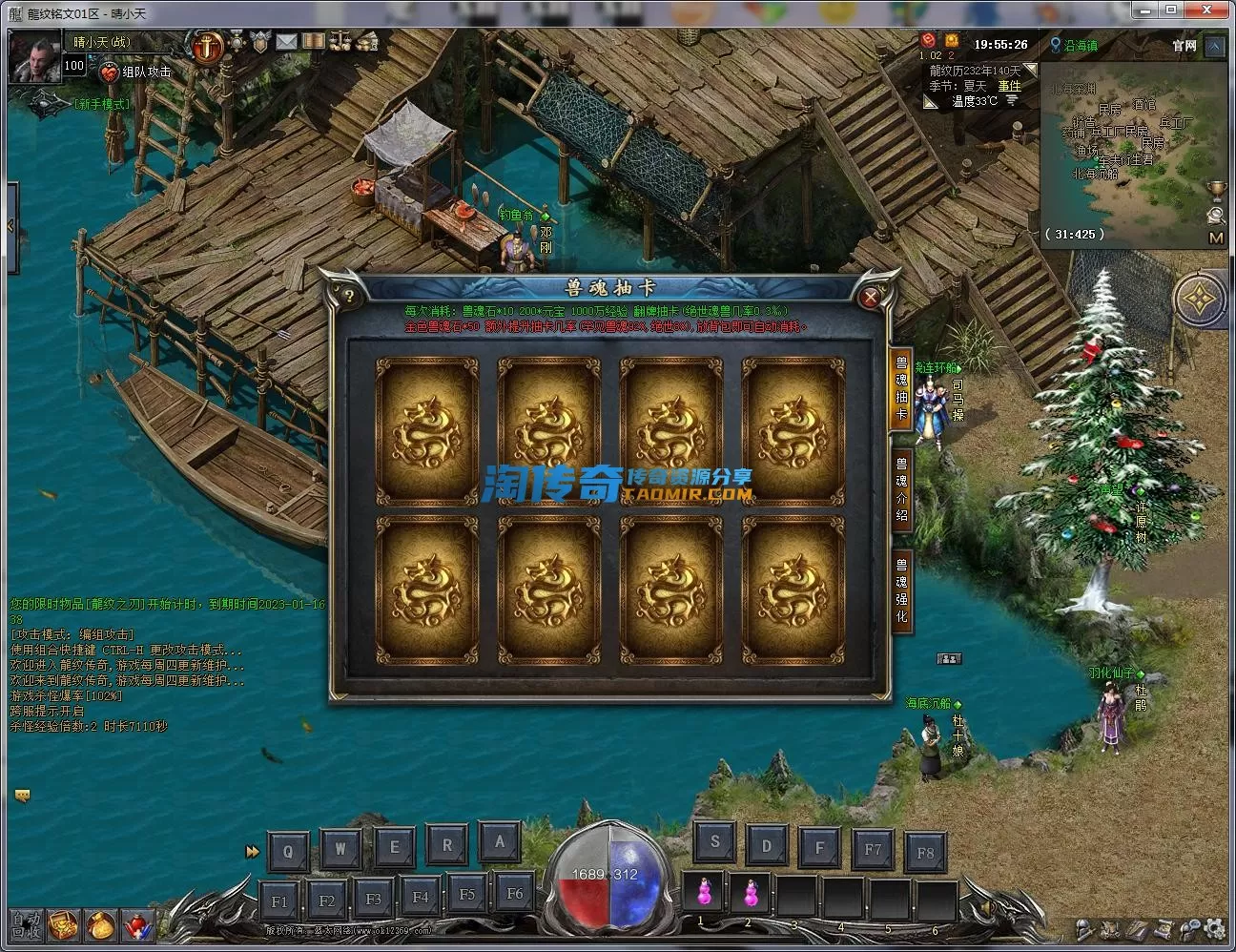Click the red and blue potion icon
1236x952 pixels.
point(138,925)
